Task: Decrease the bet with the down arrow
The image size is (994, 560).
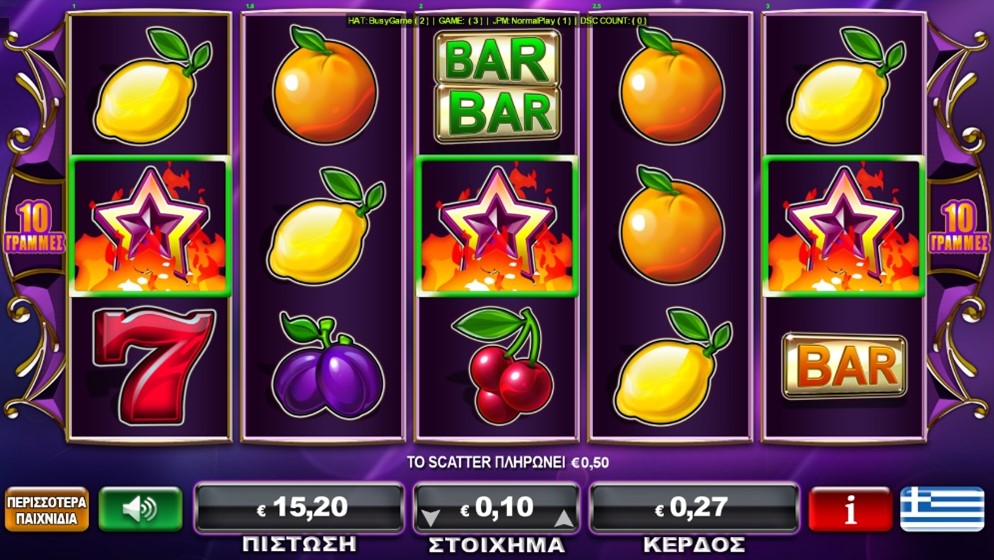Action: [430, 517]
